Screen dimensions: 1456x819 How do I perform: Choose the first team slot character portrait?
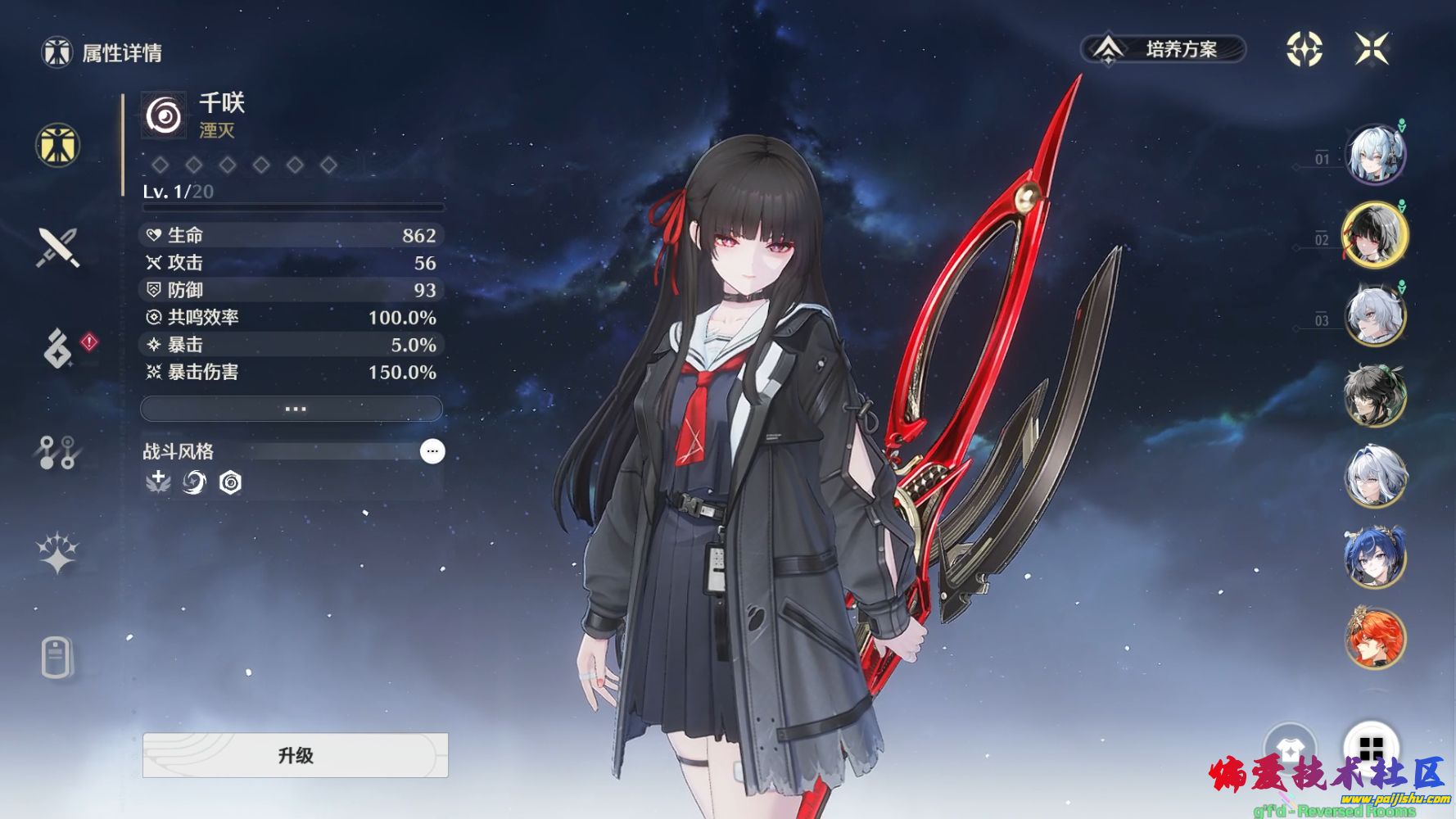1376,155
